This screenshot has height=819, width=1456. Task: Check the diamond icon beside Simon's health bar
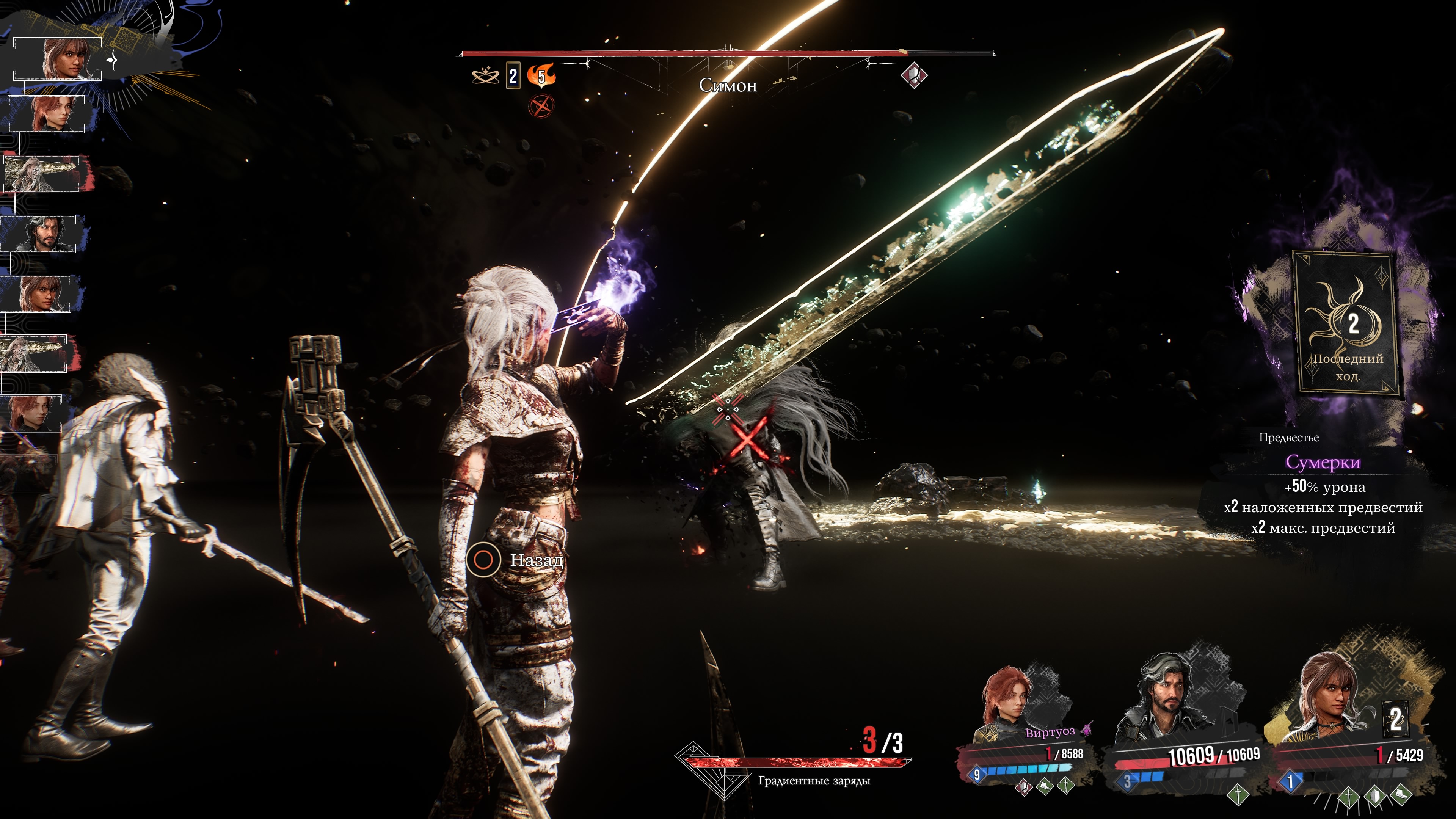(x=913, y=75)
